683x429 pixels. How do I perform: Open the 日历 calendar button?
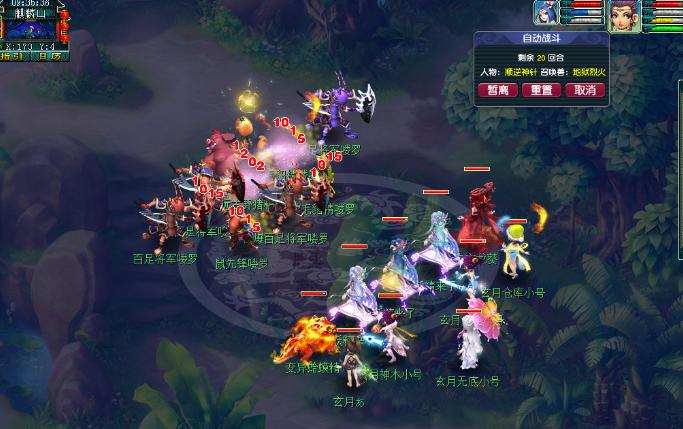pos(50,56)
